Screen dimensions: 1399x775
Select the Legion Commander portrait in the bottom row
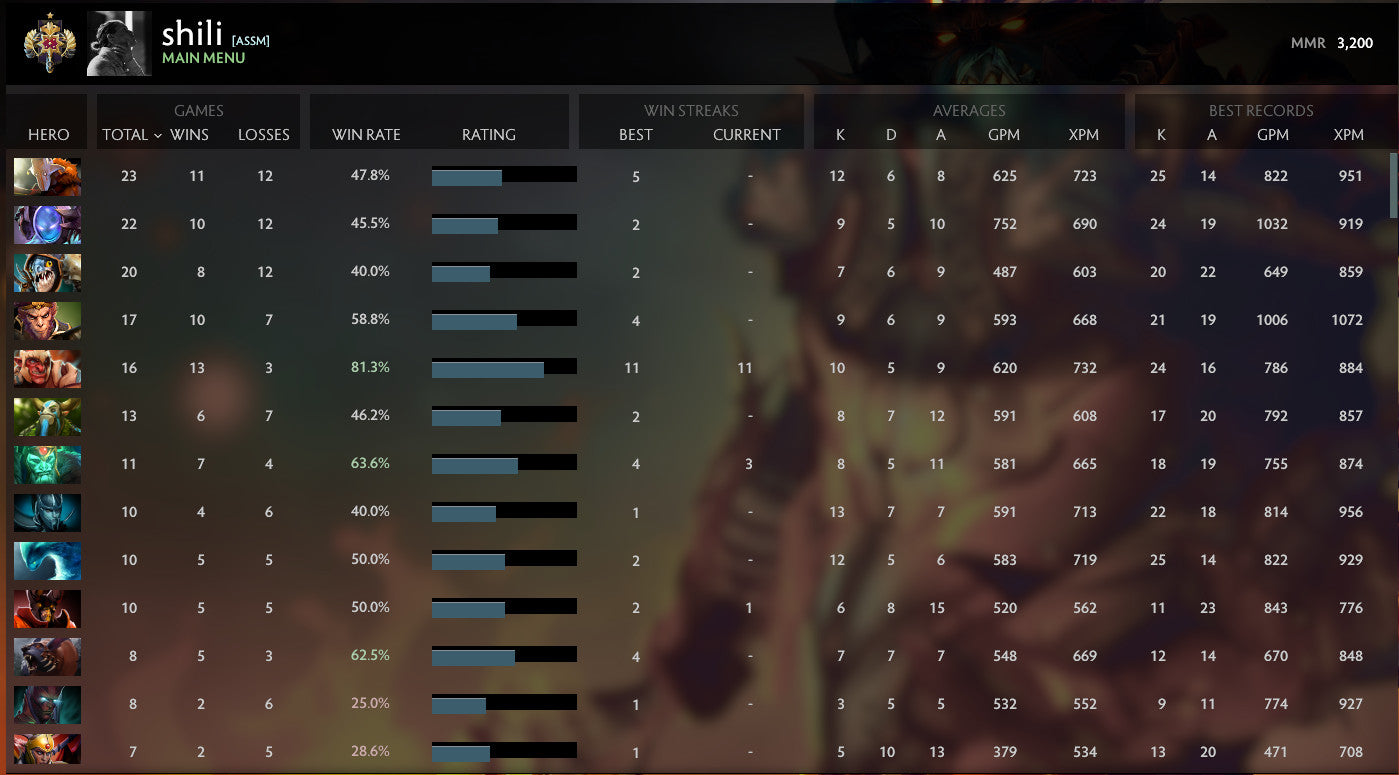coord(47,752)
